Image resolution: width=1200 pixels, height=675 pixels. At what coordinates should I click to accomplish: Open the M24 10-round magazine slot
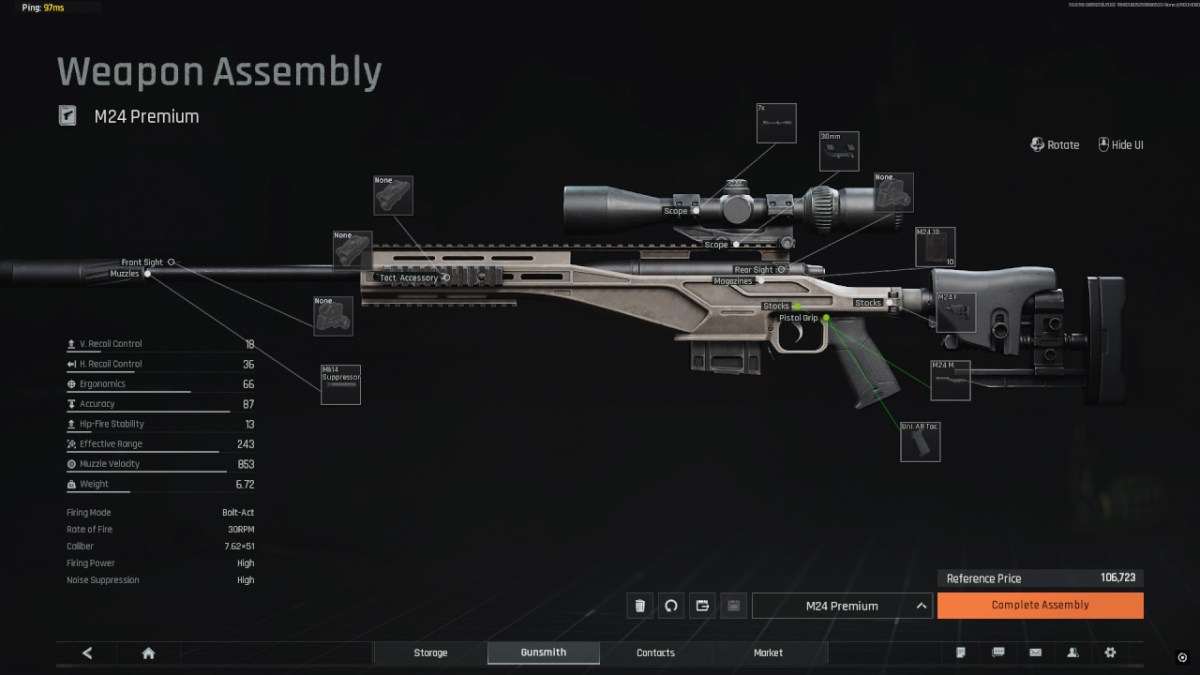coord(935,247)
